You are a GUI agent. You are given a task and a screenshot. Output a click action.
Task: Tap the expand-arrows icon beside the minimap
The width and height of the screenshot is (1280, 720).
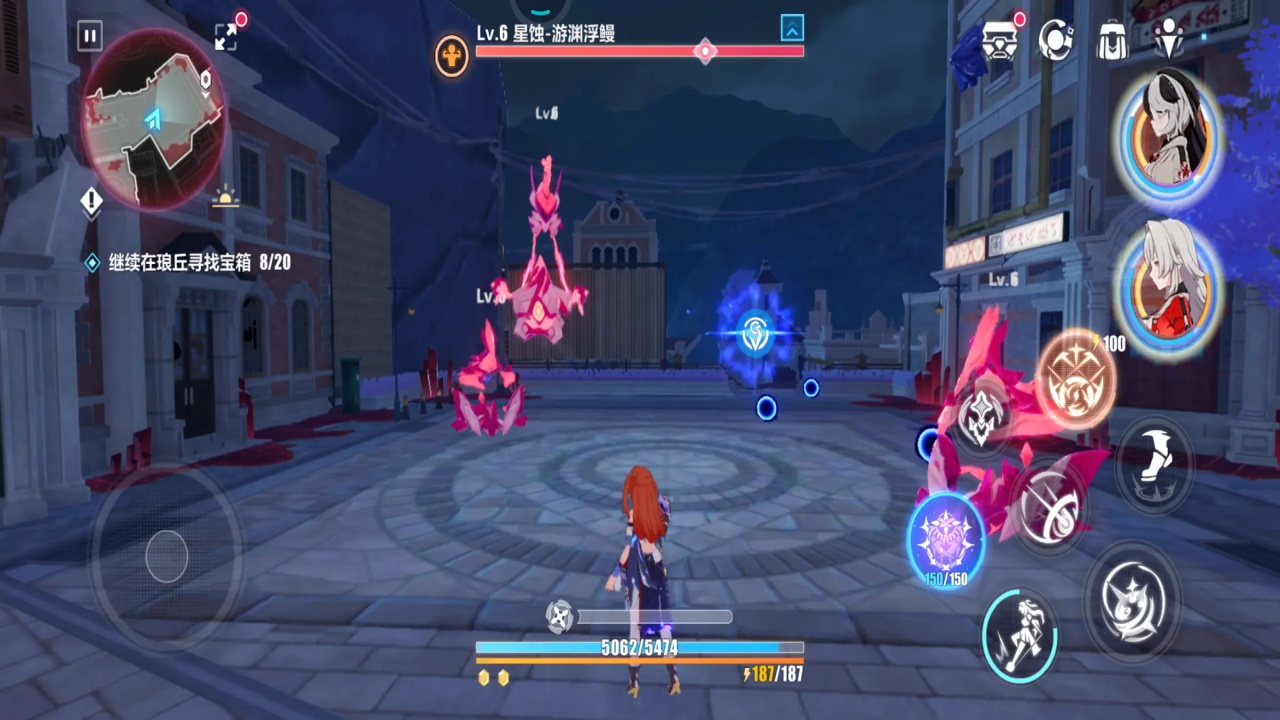coord(226,36)
